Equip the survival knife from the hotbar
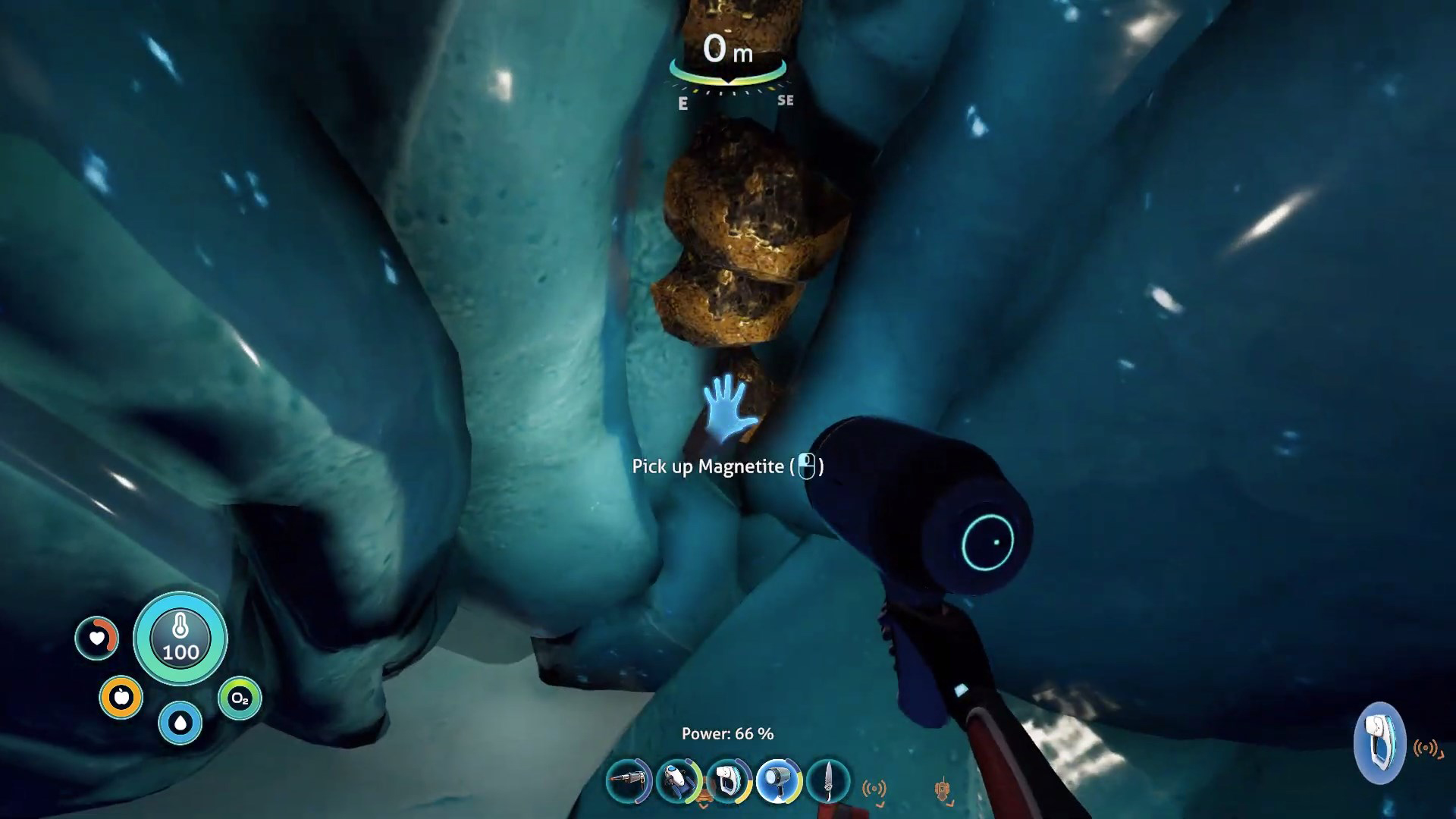The image size is (1456, 819). tap(827, 781)
